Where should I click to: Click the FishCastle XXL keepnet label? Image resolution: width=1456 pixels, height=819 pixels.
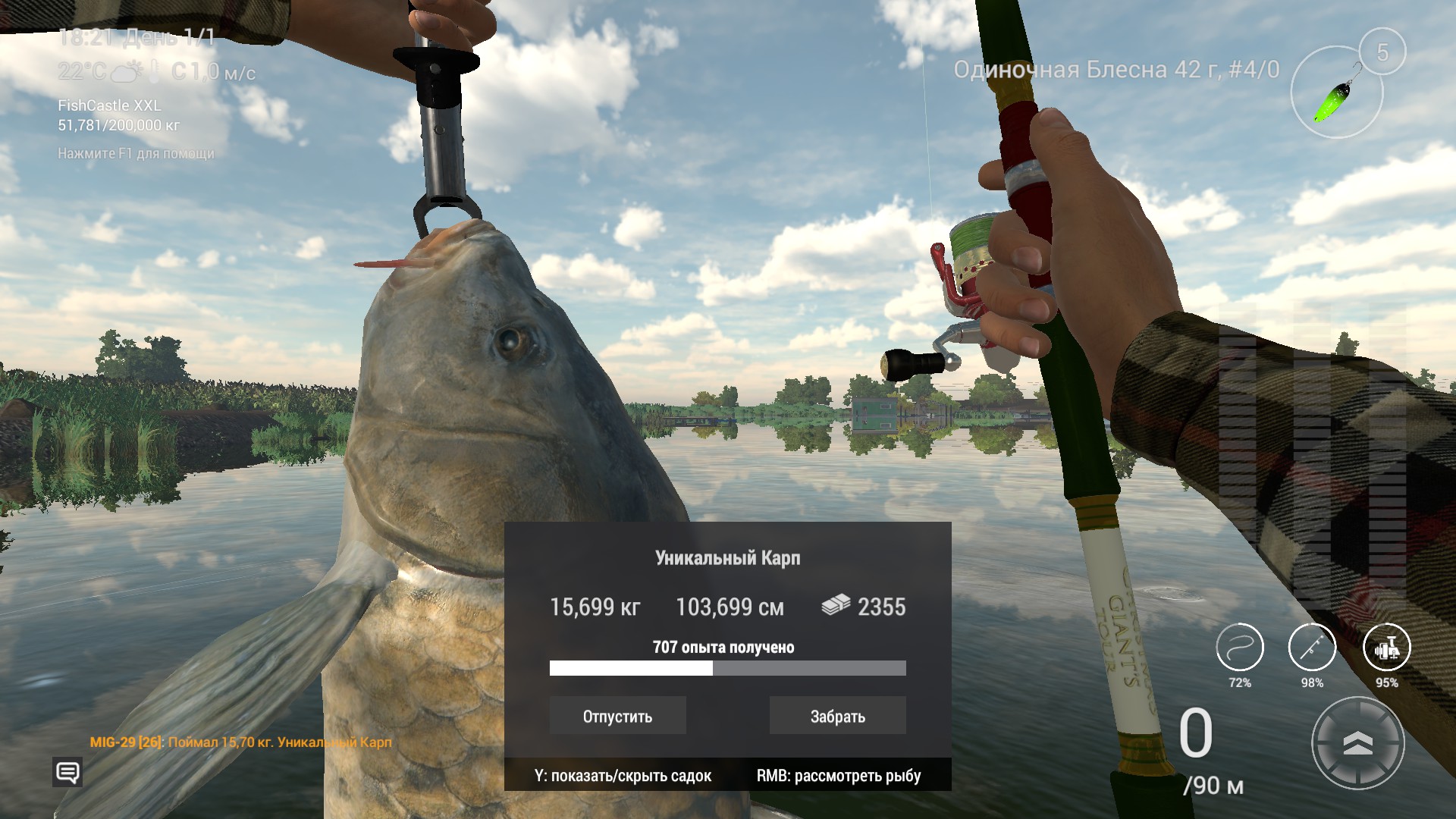click(x=110, y=106)
